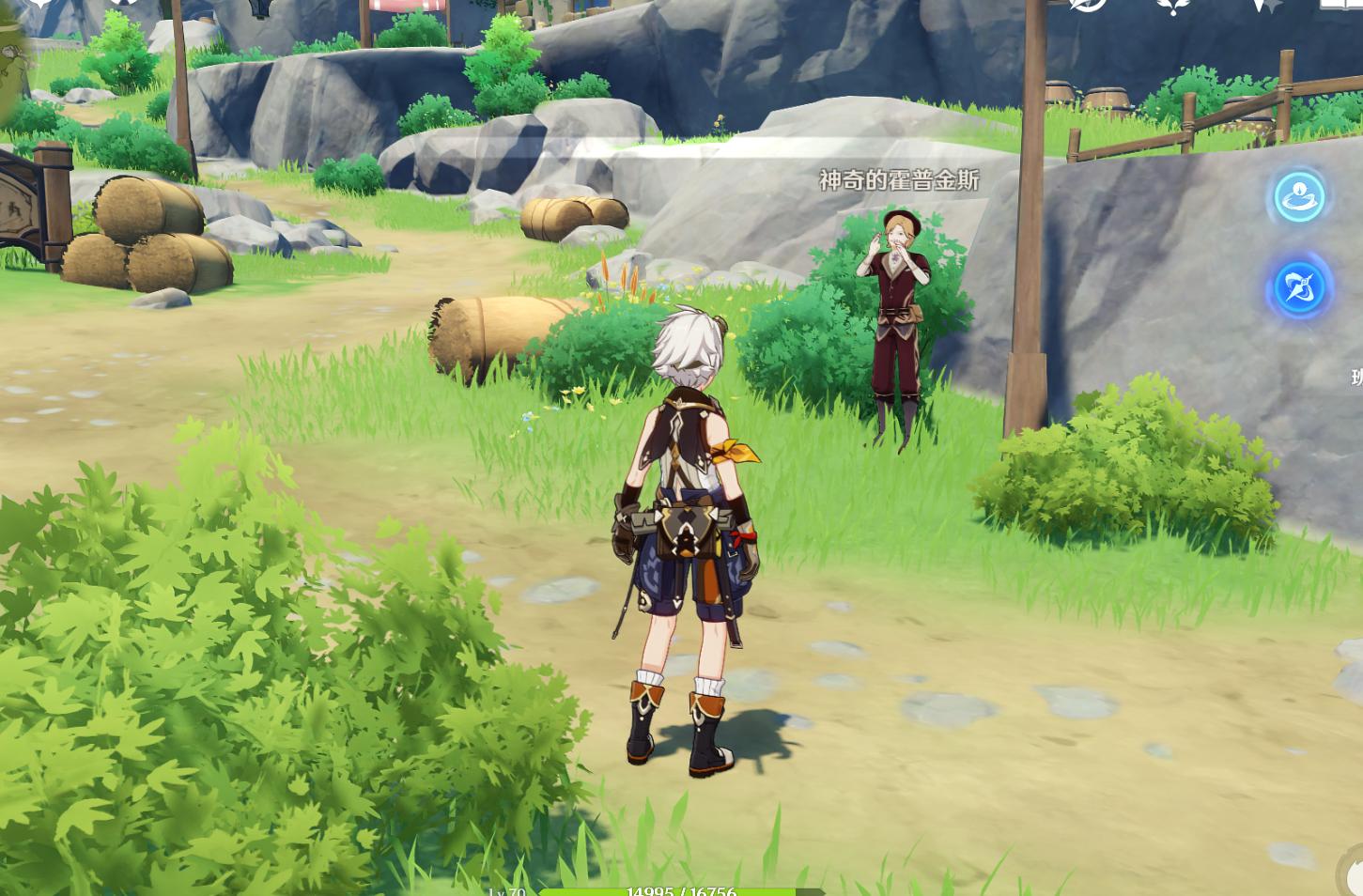Tap the light blue ring-and-flame icon
This screenshot has height=896, width=1363.
[x=1299, y=197]
